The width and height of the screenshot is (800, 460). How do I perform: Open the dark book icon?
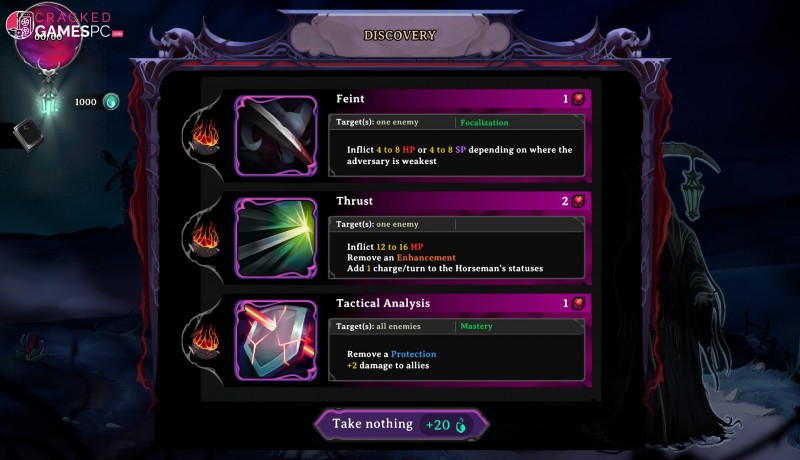(x=27, y=135)
